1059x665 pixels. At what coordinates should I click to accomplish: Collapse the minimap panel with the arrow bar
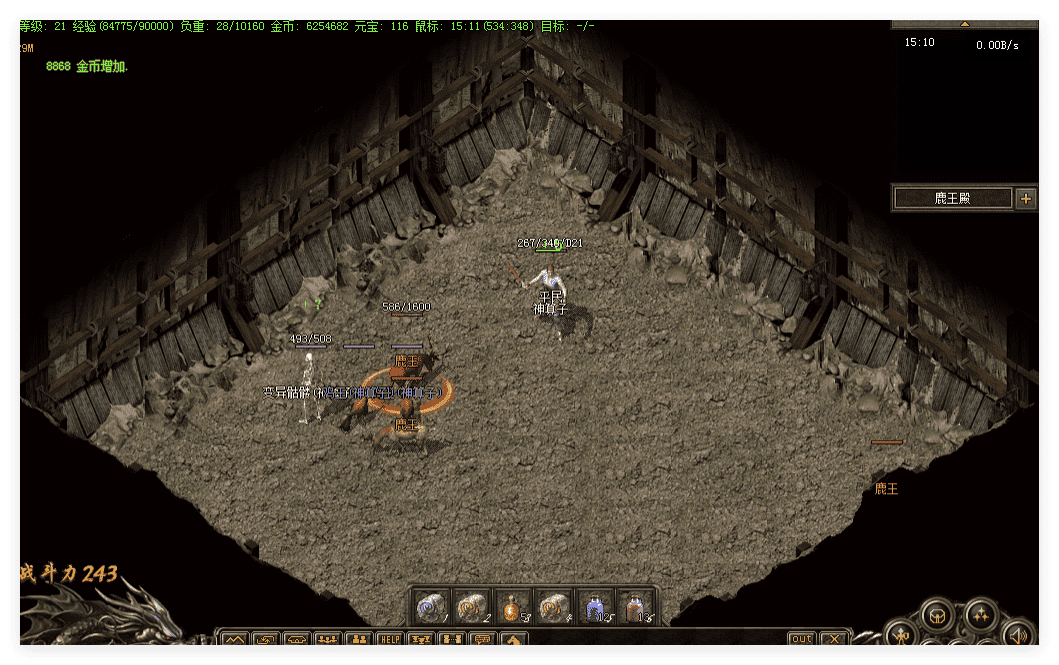coord(965,23)
